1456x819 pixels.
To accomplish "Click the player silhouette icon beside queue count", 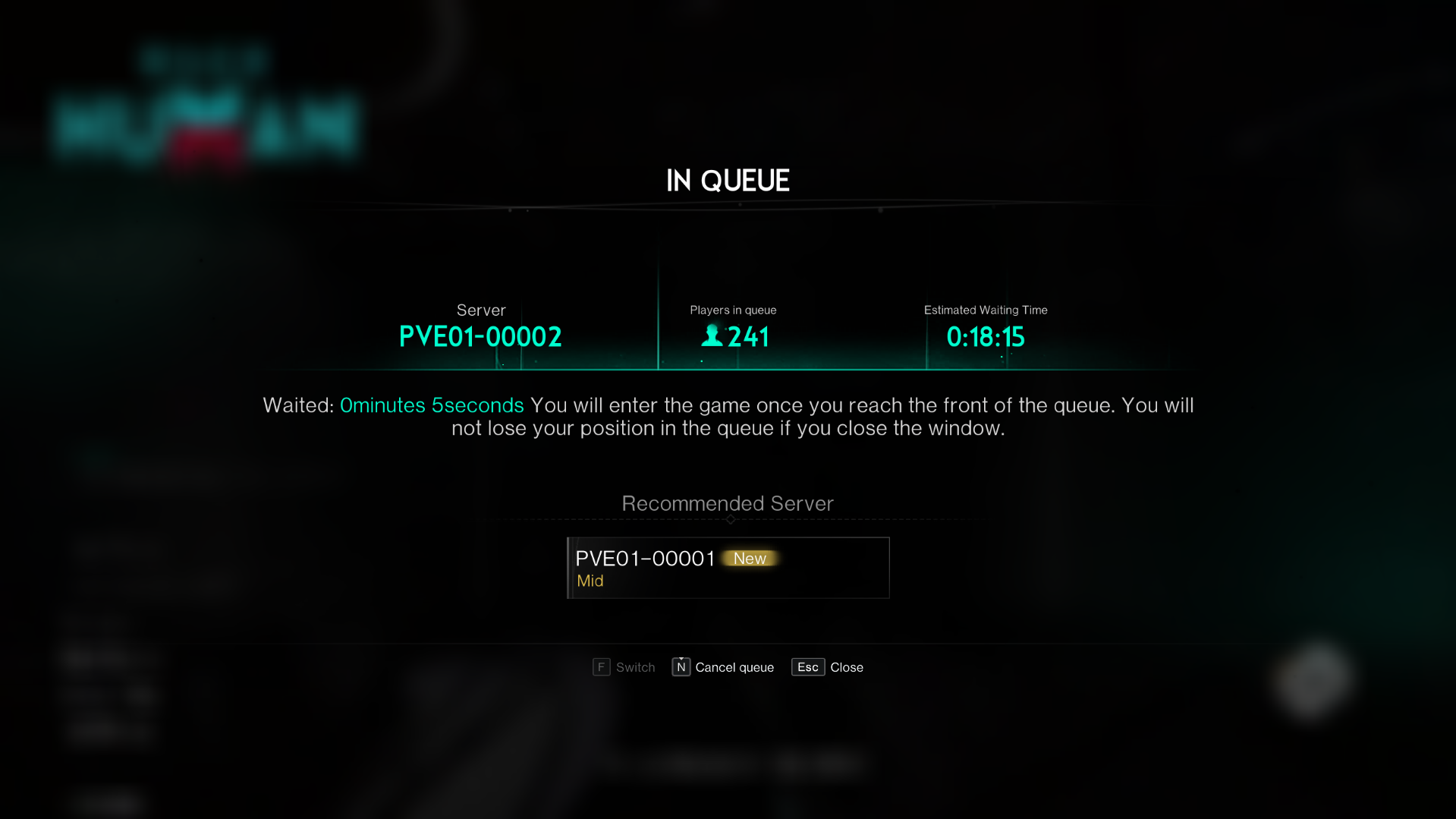I will (x=711, y=336).
